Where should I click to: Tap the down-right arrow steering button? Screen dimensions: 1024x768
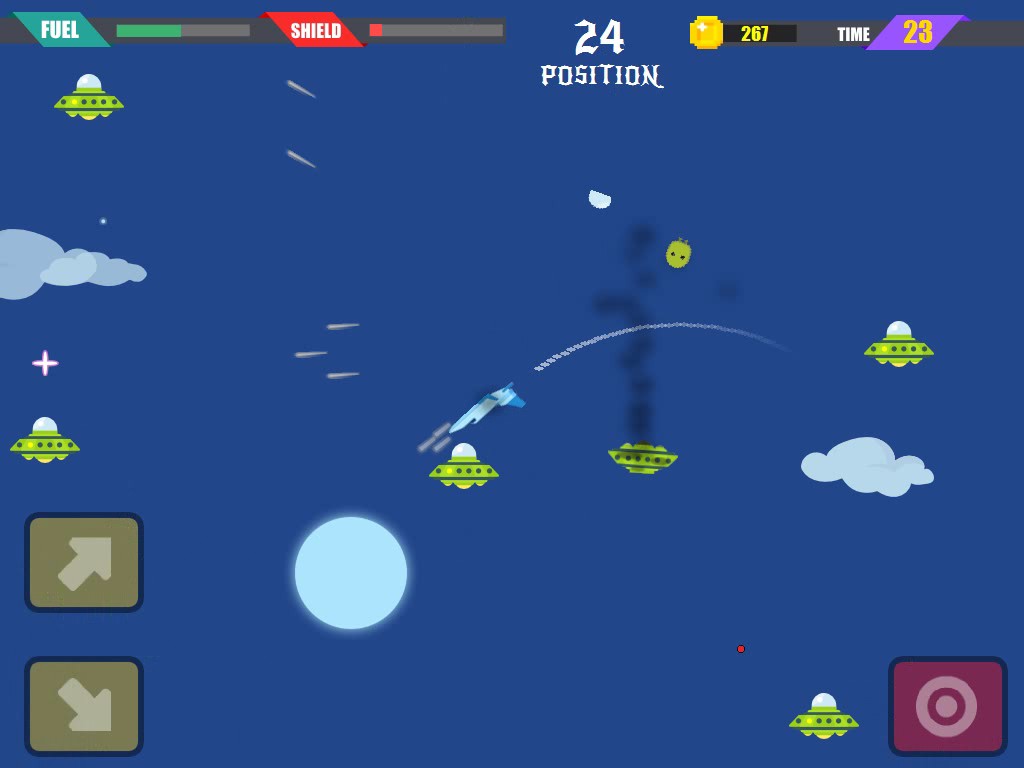point(84,706)
